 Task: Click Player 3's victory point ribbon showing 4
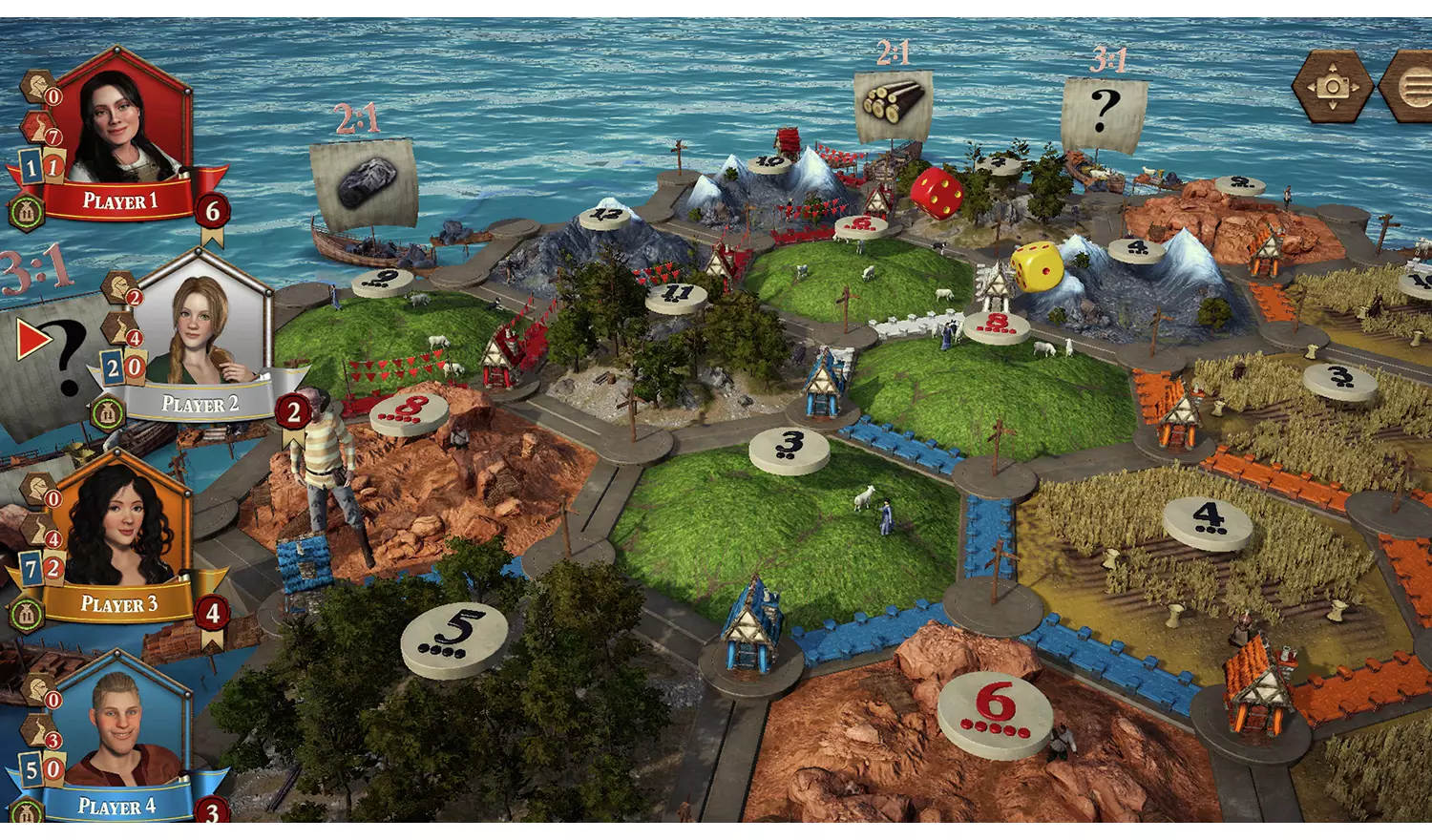point(212,612)
